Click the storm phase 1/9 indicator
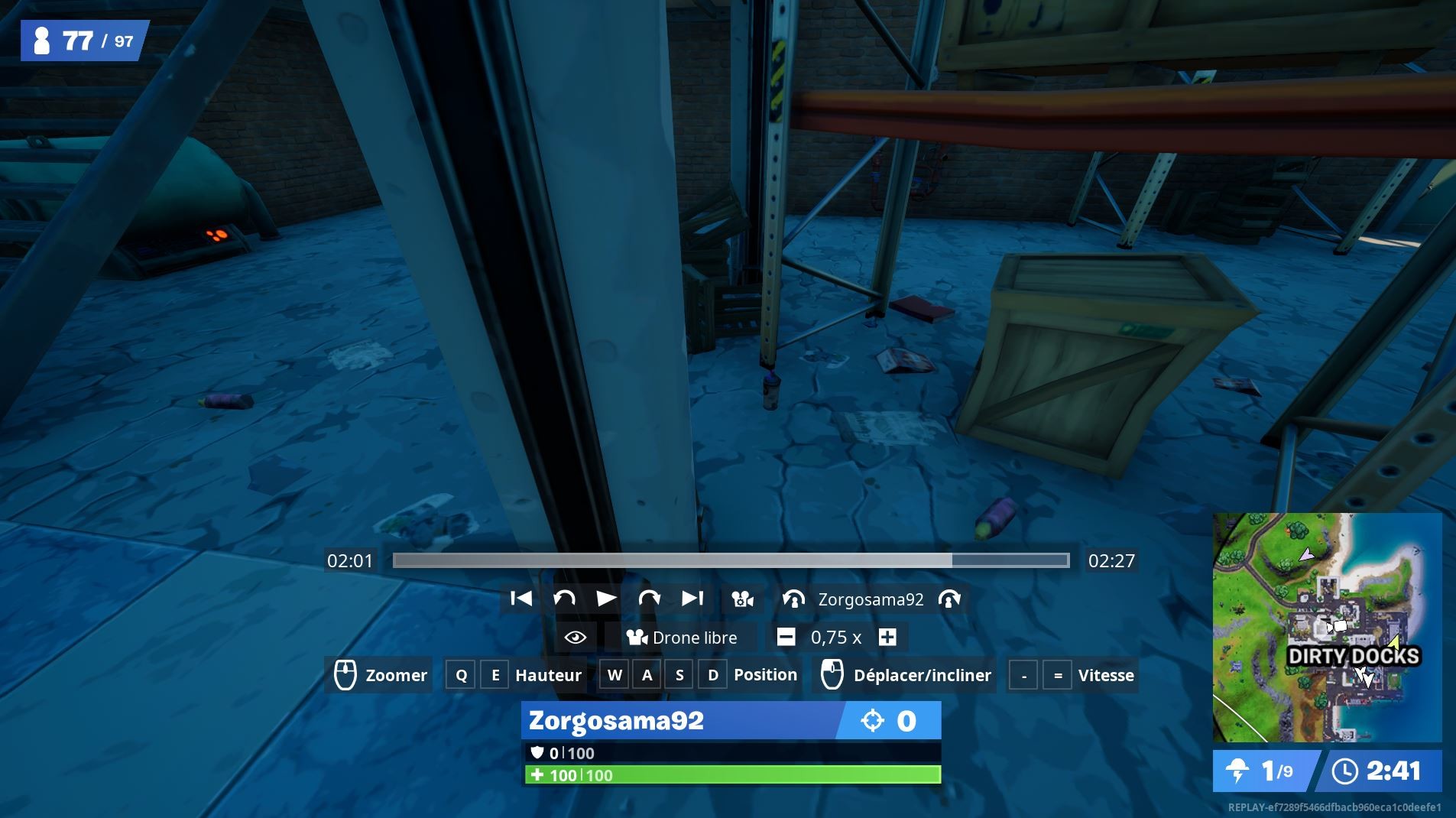The width and height of the screenshot is (1456, 818). click(x=1258, y=771)
